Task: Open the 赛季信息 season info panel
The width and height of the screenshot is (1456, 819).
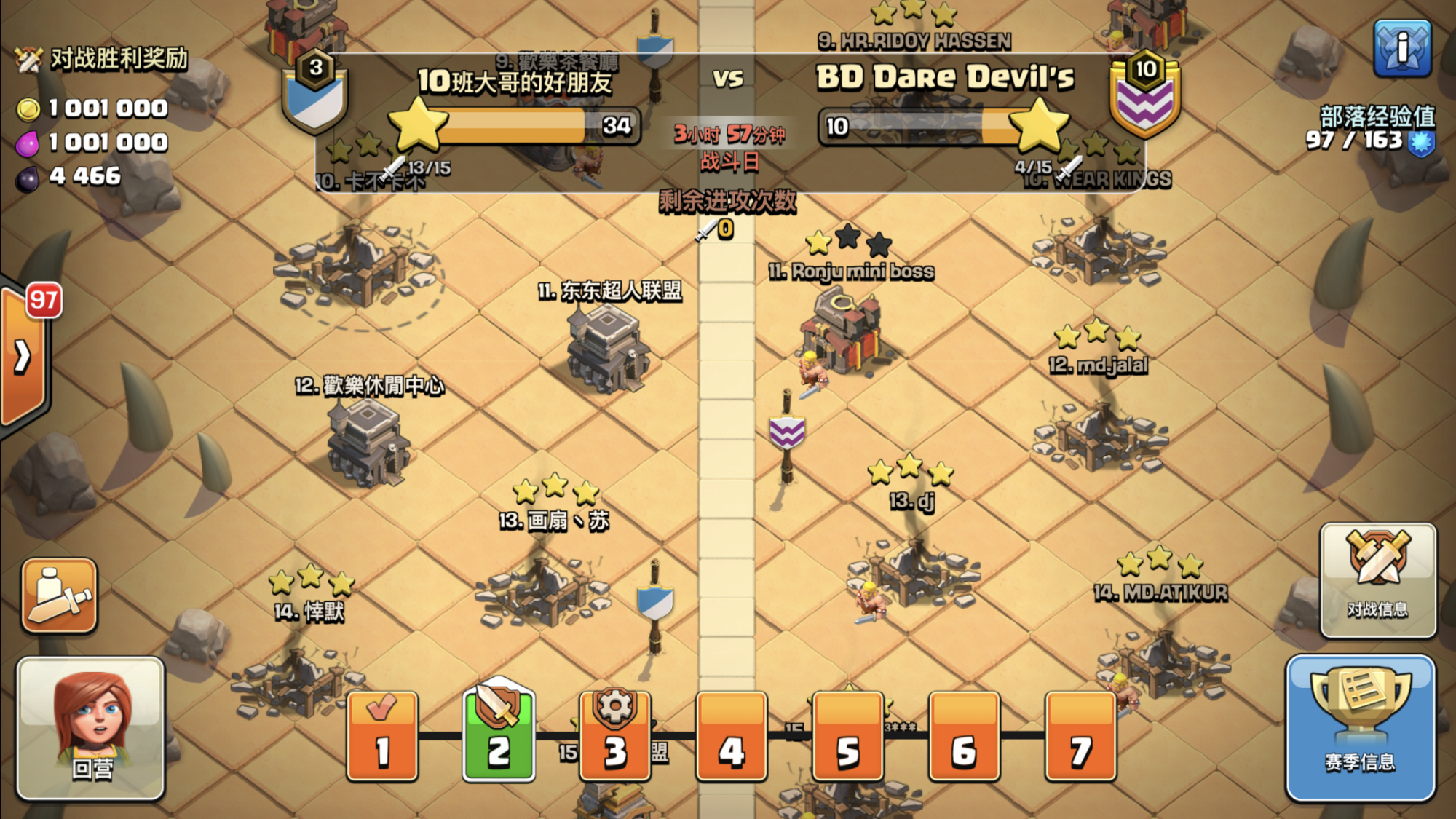Action: 1360,728
